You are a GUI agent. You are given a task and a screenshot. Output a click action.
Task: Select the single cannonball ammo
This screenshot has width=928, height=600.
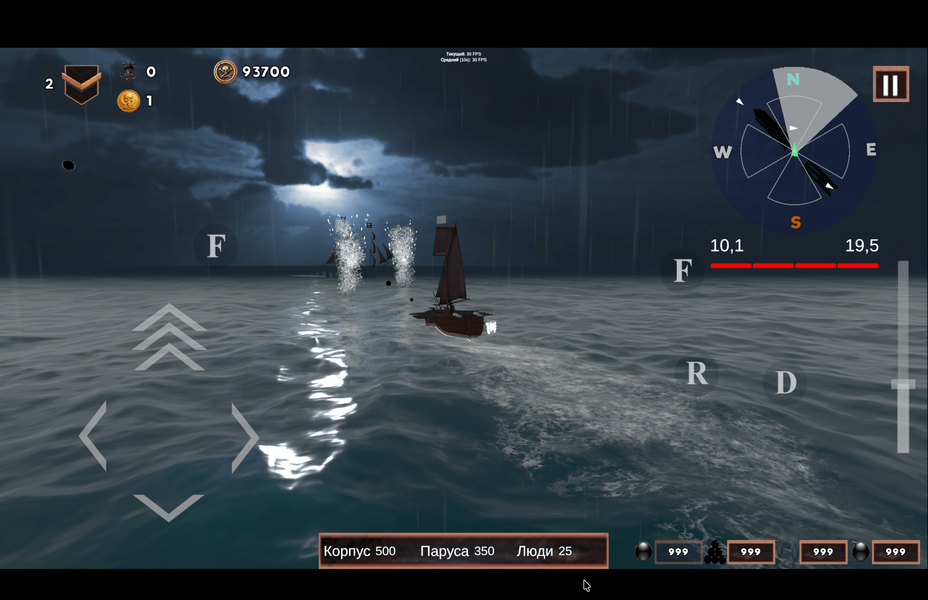644,551
